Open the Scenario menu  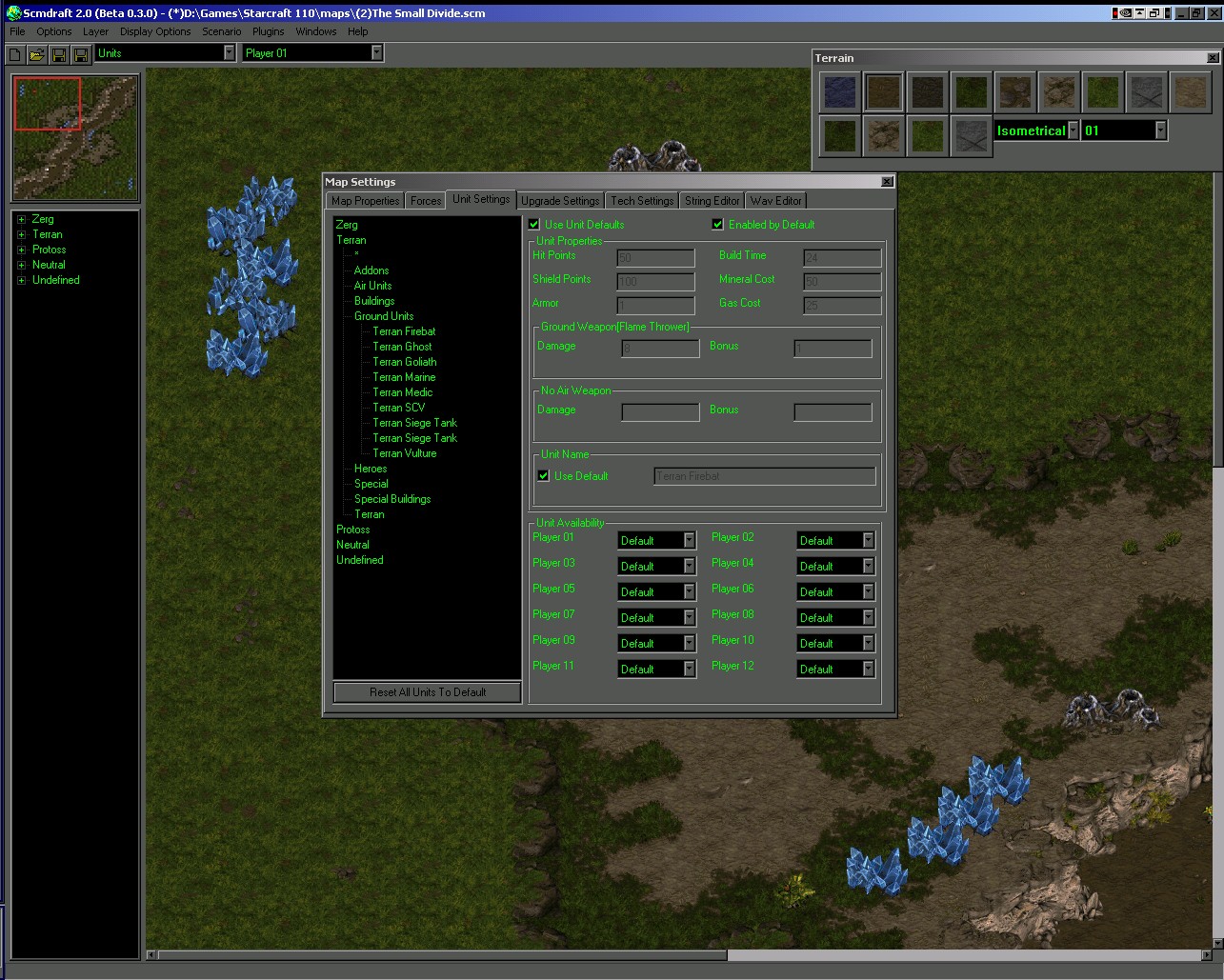point(221,31)
